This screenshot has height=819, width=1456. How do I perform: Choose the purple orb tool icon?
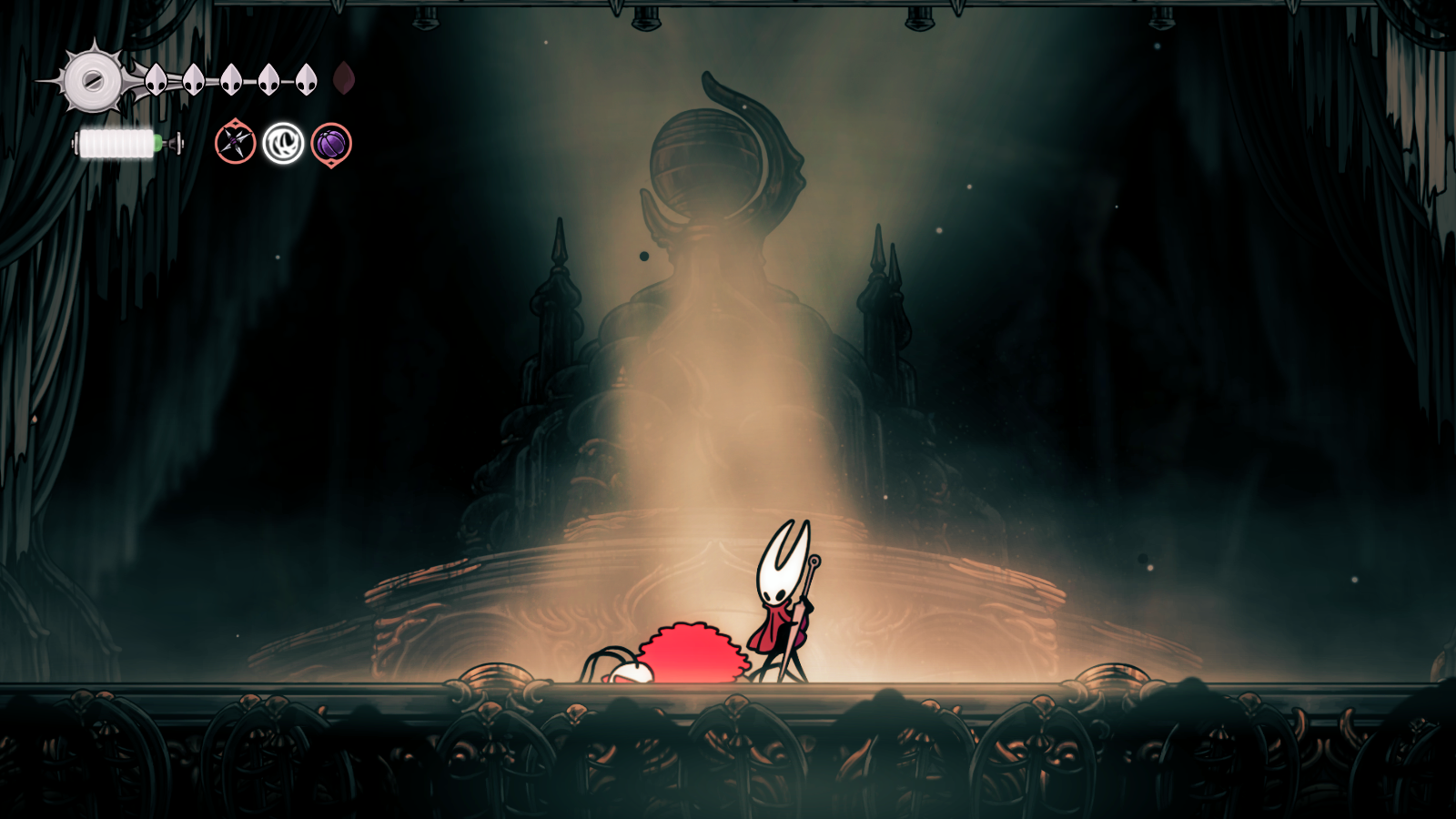coord(331,144)
